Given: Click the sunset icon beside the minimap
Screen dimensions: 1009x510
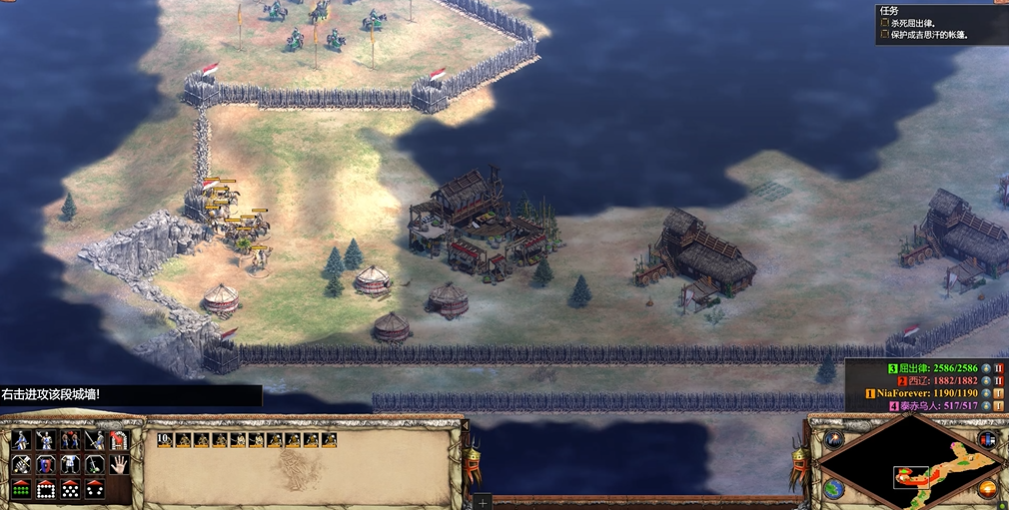Looking at the screenshot, I should point(988,489).
